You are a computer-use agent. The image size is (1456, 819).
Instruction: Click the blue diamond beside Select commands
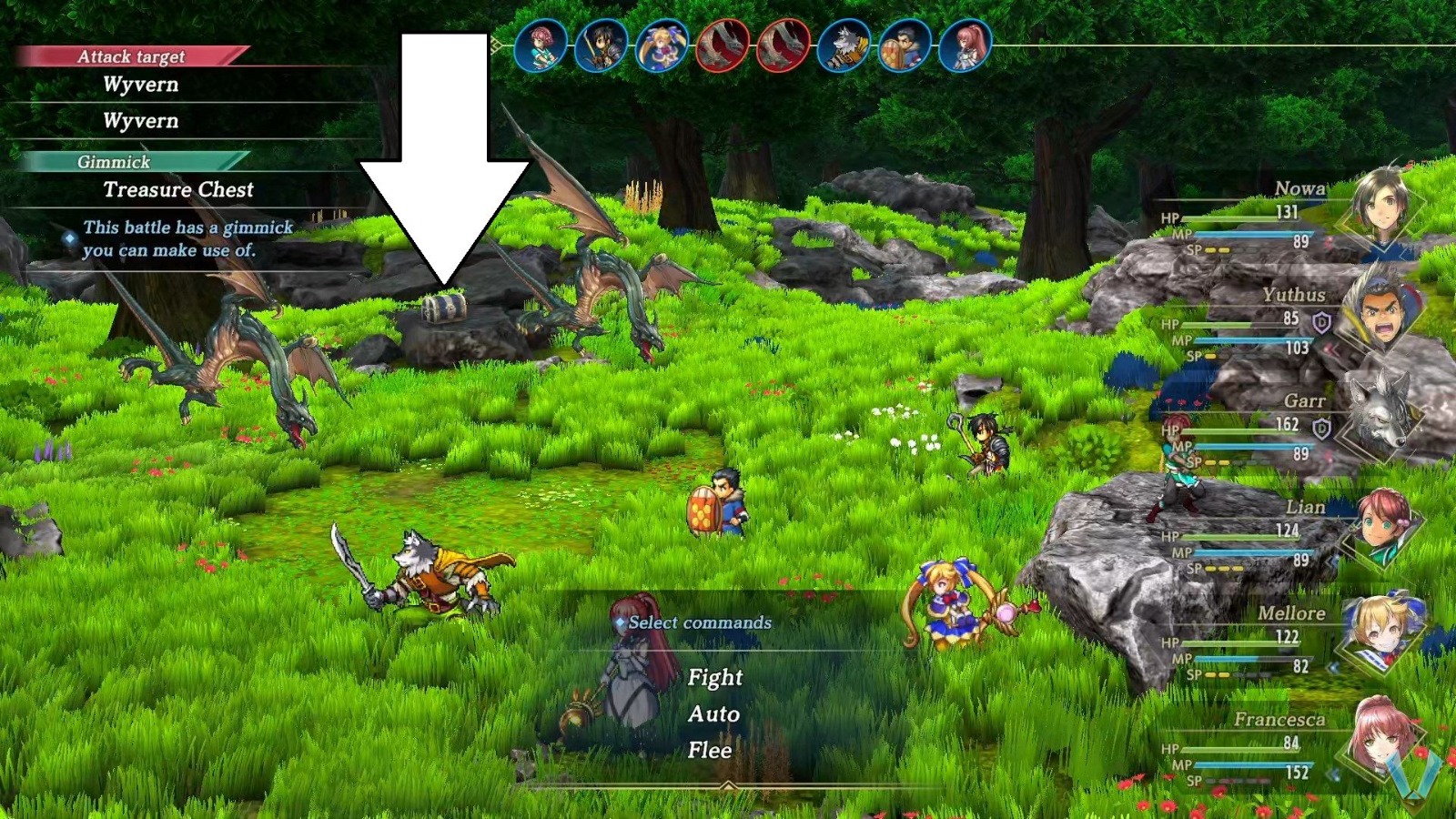pyautogui.click(x=622, y=622)
